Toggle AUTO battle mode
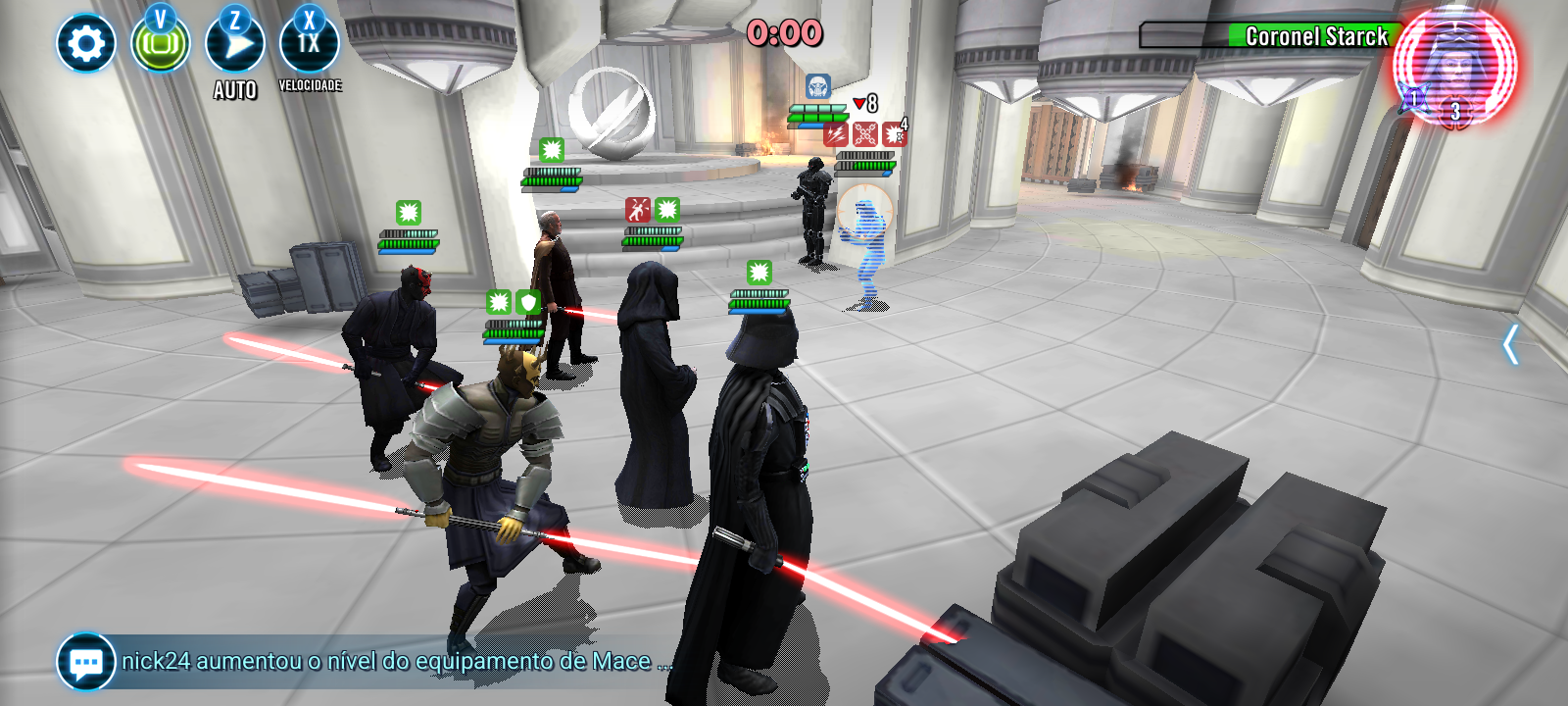This screenshot has height=706, width=1568. [235, 45]
